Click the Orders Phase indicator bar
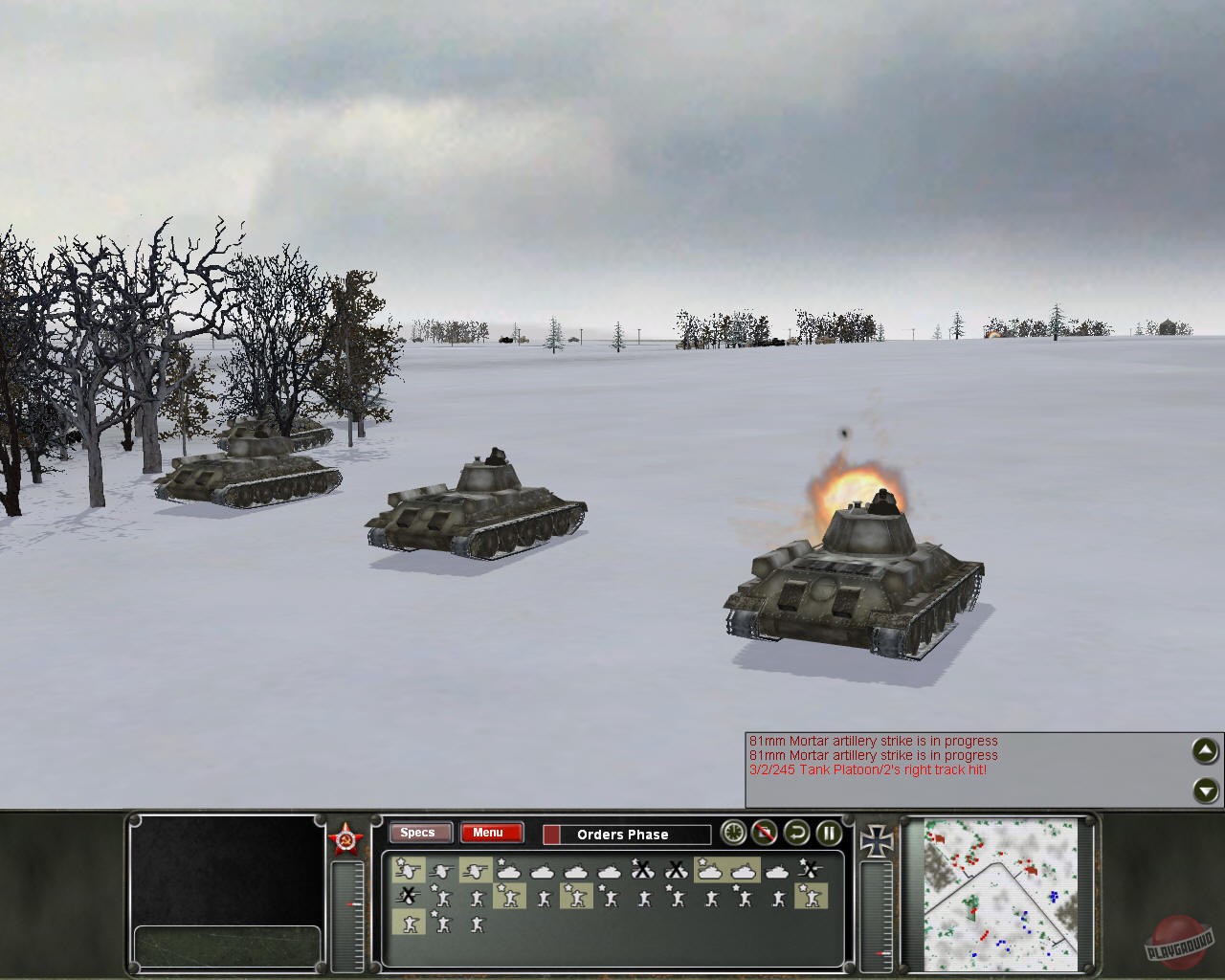The width and height of the screenshot is (1225, 980). pyautogui.click(x=627, y=835)
